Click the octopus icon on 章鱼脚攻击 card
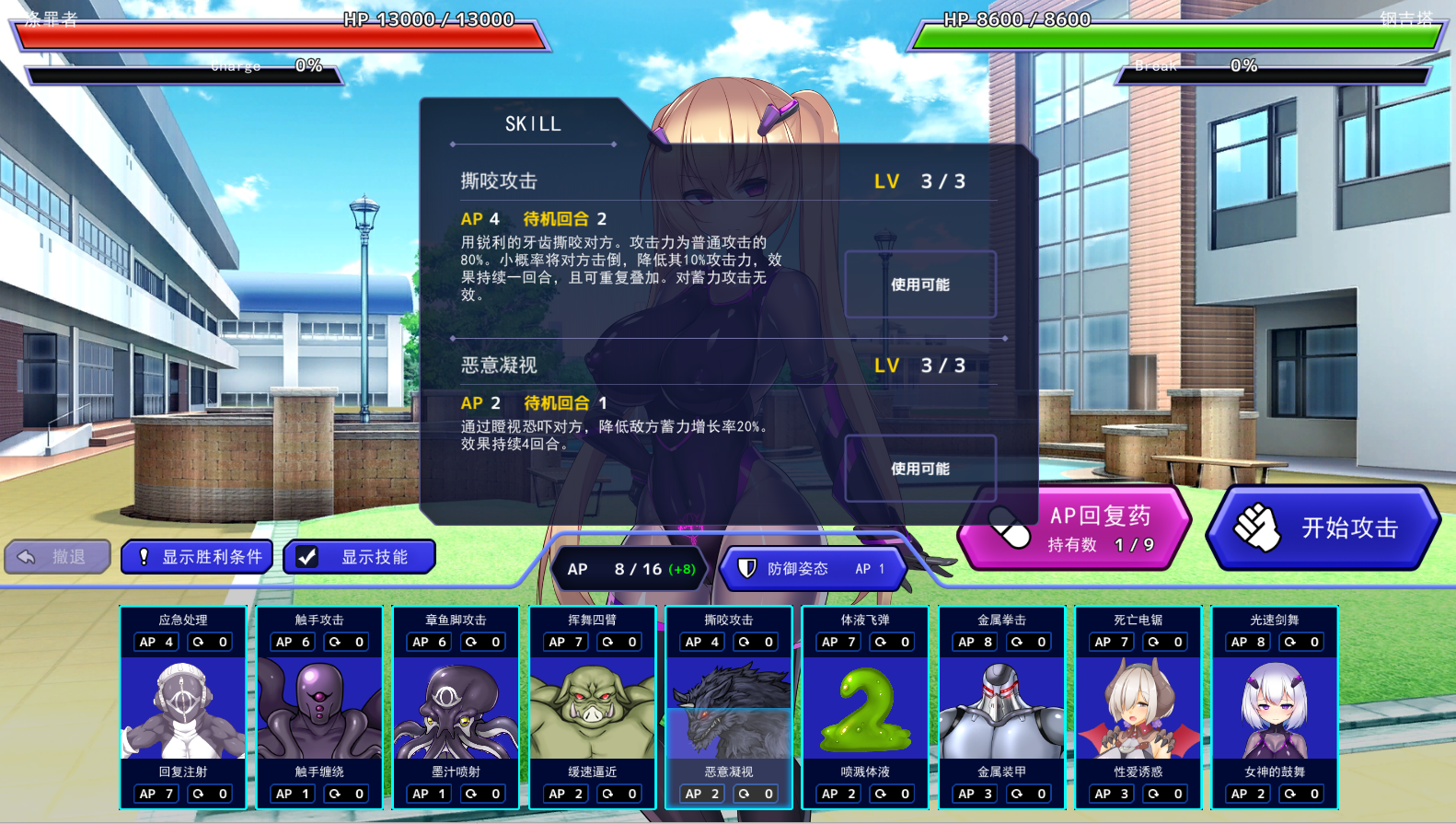This screenshot has height=824, width=1456. pos(456,704)
